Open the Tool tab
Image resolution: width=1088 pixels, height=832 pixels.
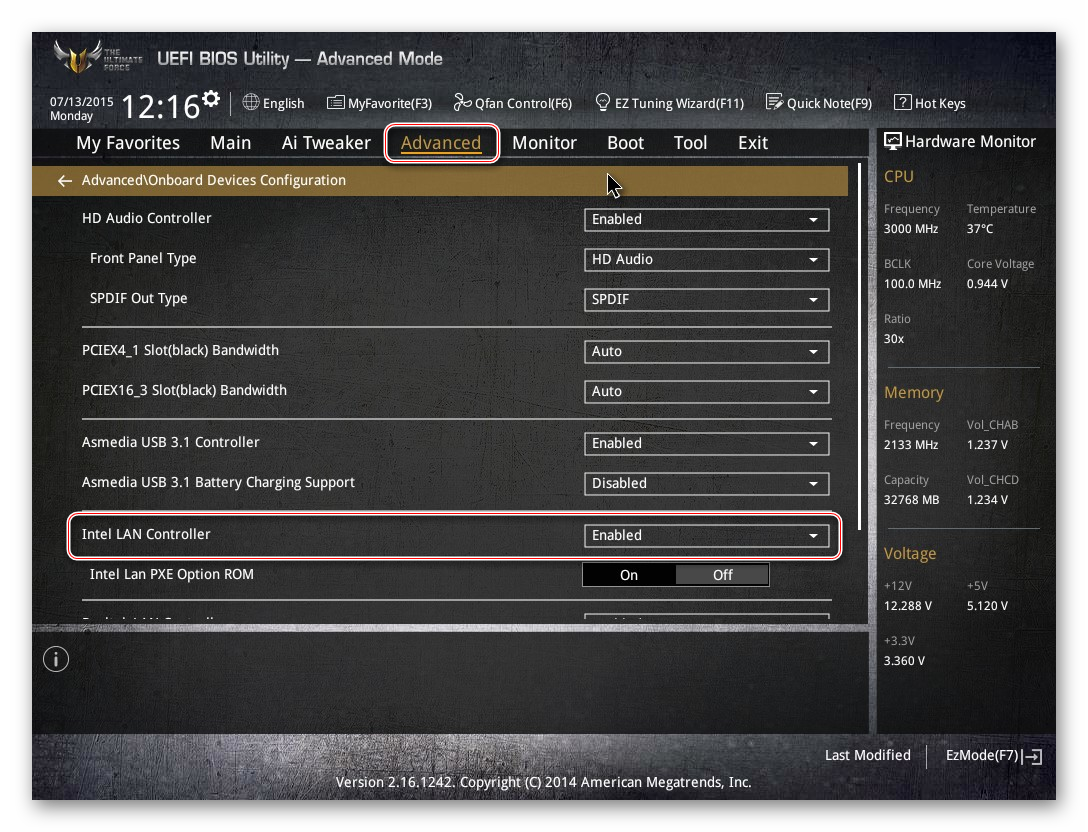tap(690, 143)
